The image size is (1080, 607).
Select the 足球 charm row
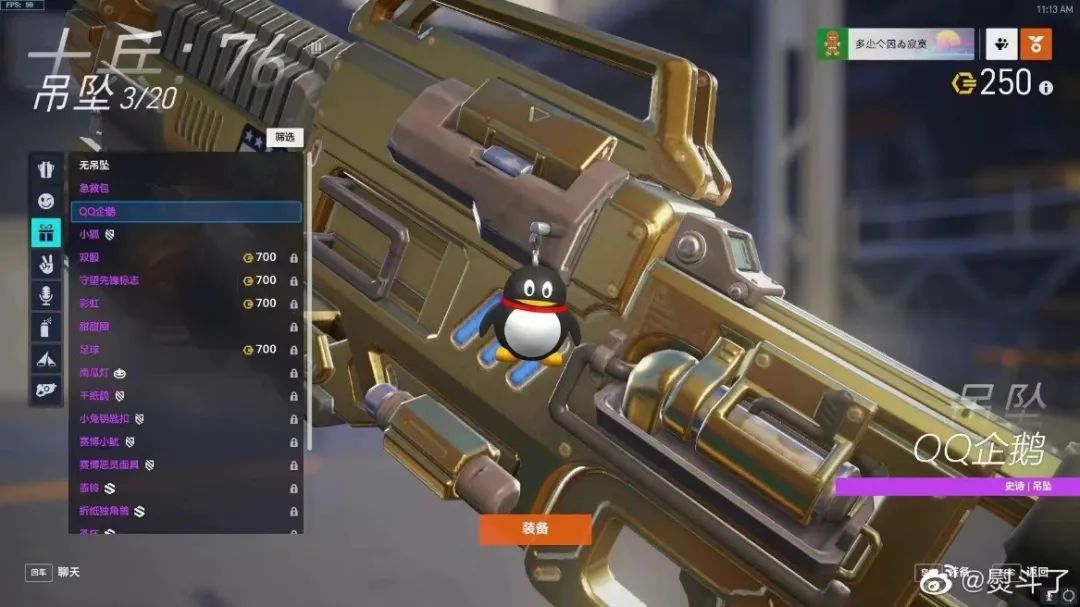click(185, 349)
